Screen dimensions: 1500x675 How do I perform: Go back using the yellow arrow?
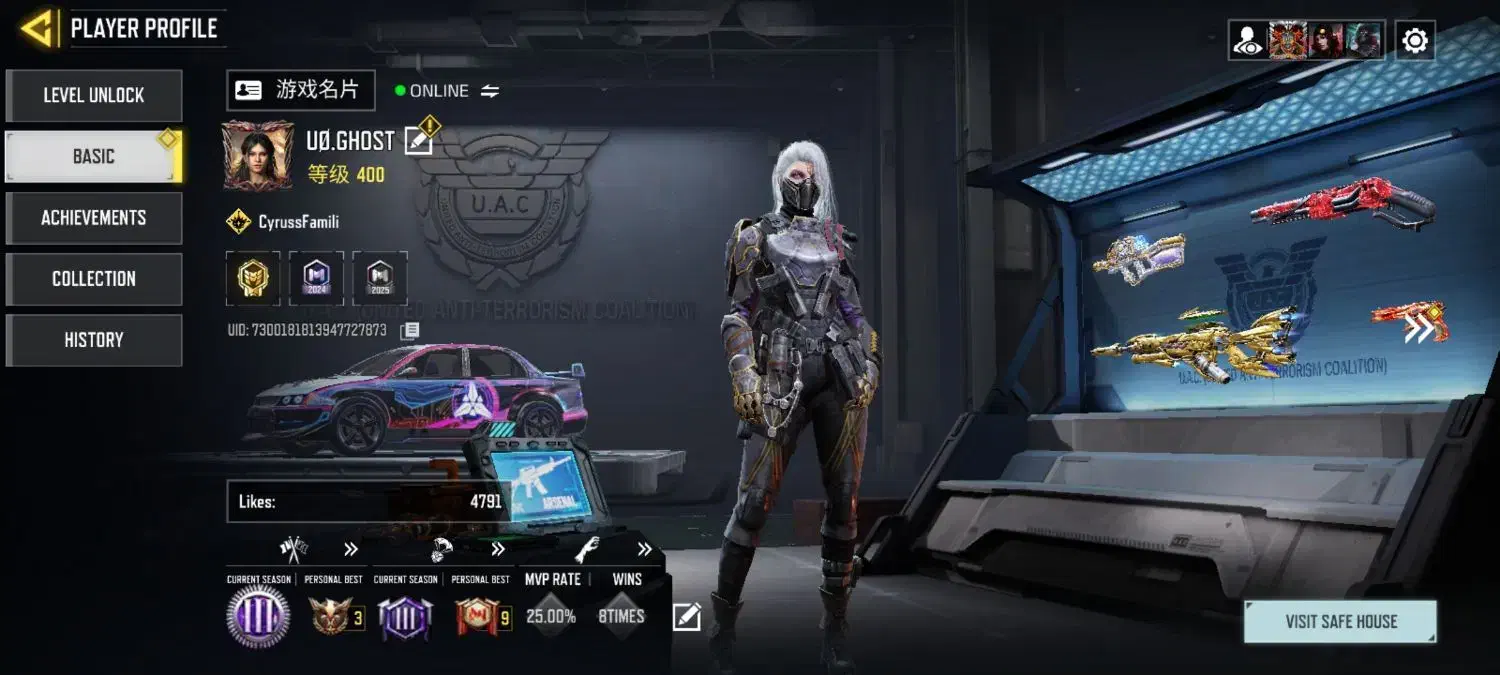pyautogui.click(x=37, y=29)
